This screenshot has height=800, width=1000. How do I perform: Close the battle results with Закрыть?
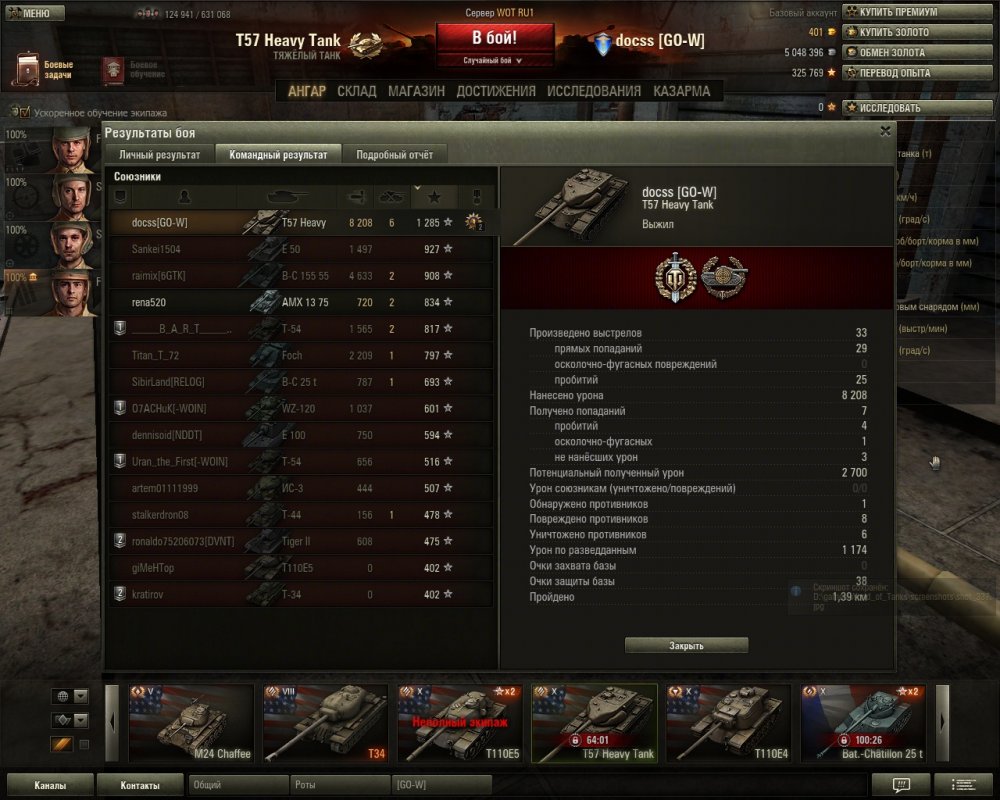(686, 645)
